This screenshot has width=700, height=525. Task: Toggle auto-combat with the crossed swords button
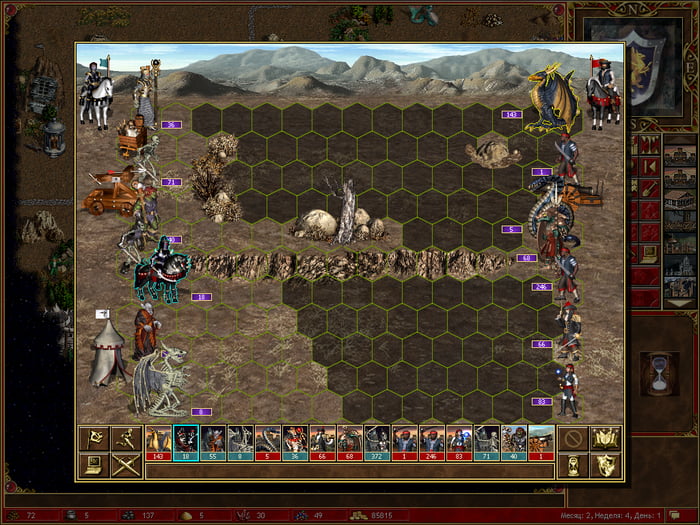tap(127, 465)
